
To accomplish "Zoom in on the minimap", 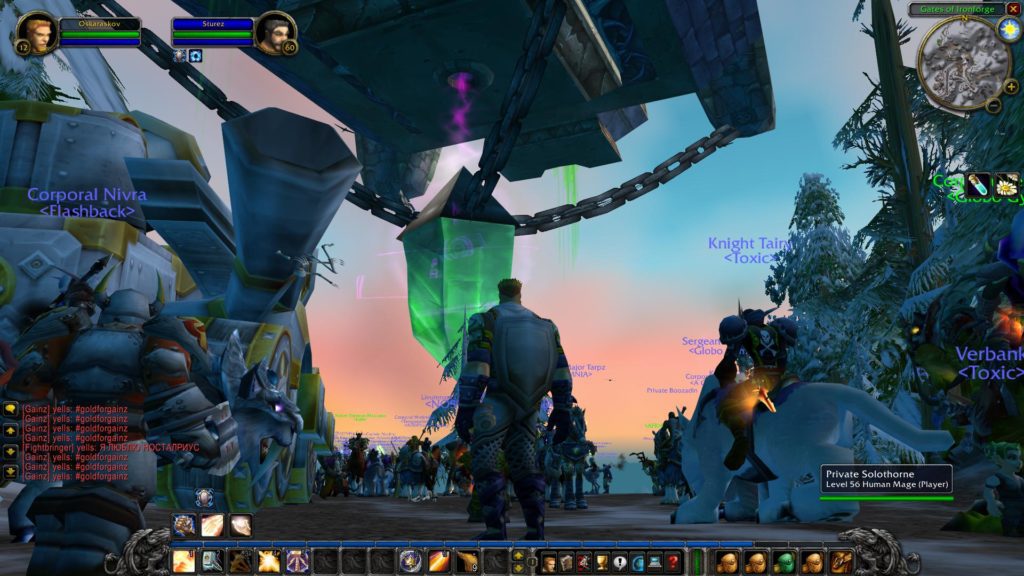I will (1011, 87).
